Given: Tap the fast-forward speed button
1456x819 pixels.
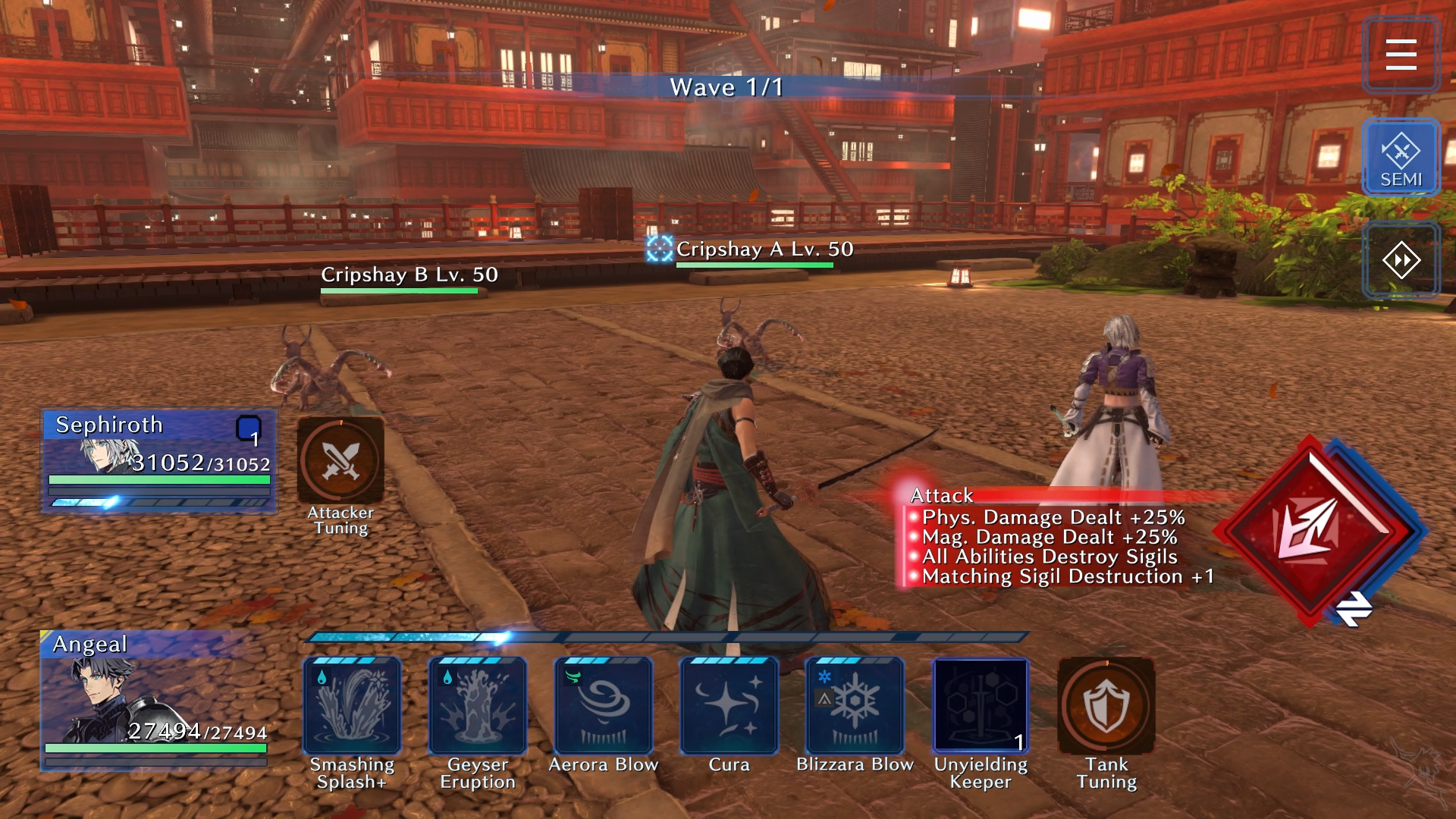Looking at the screenshot, I should (1401, 261).
